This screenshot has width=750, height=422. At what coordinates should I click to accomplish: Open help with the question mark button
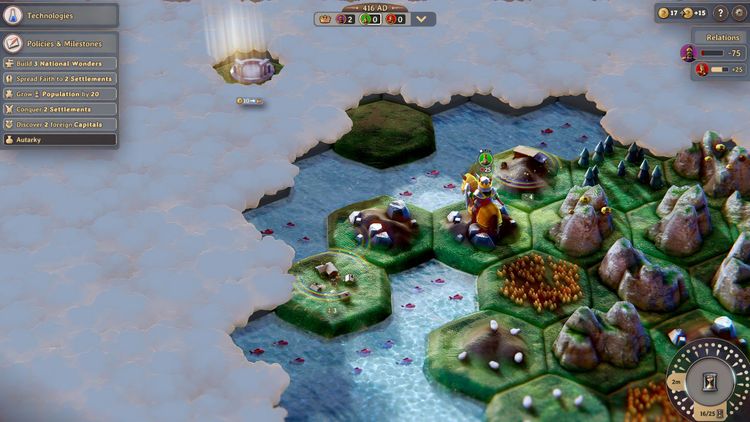(x=720, y=13)
